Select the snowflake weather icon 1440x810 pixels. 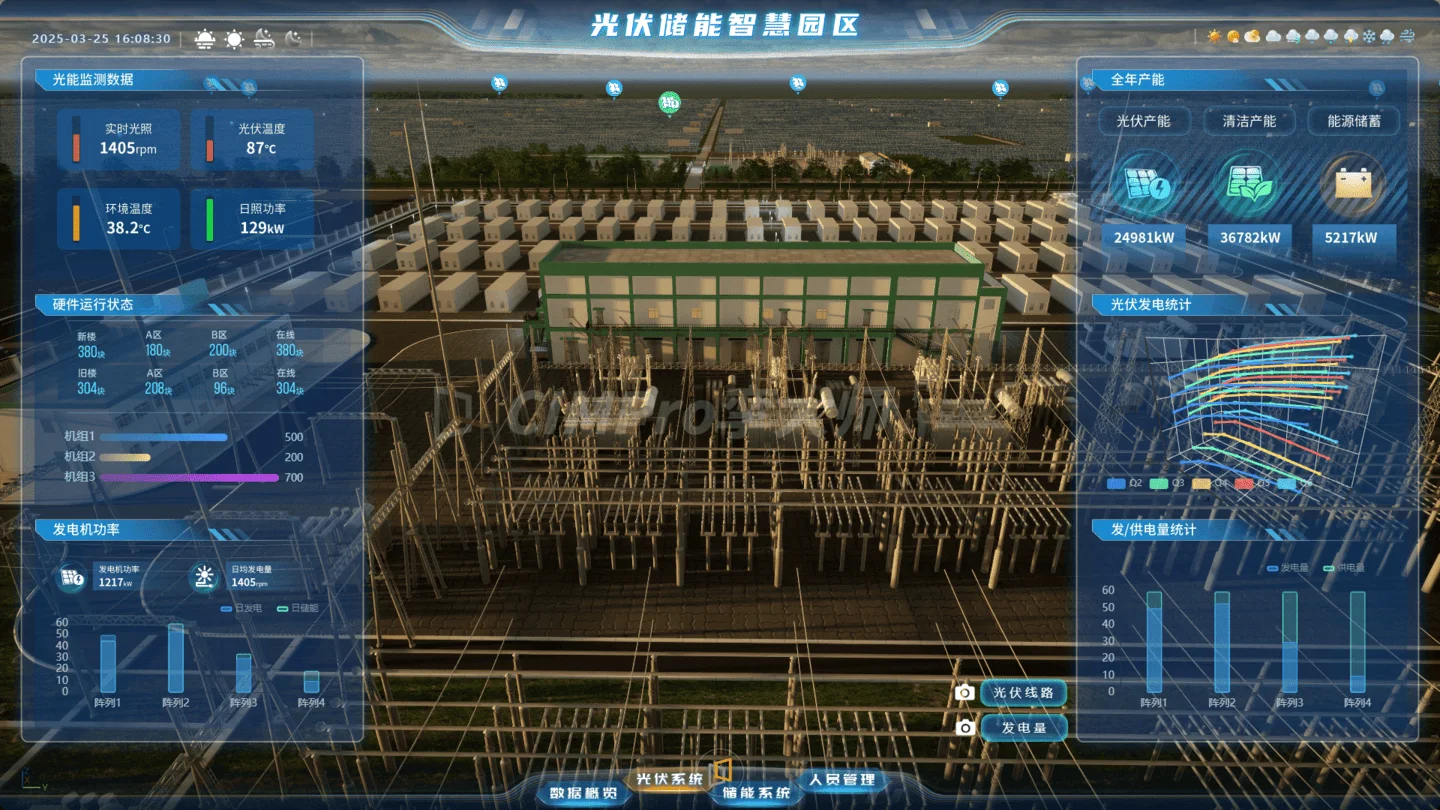click(1370, 37)
